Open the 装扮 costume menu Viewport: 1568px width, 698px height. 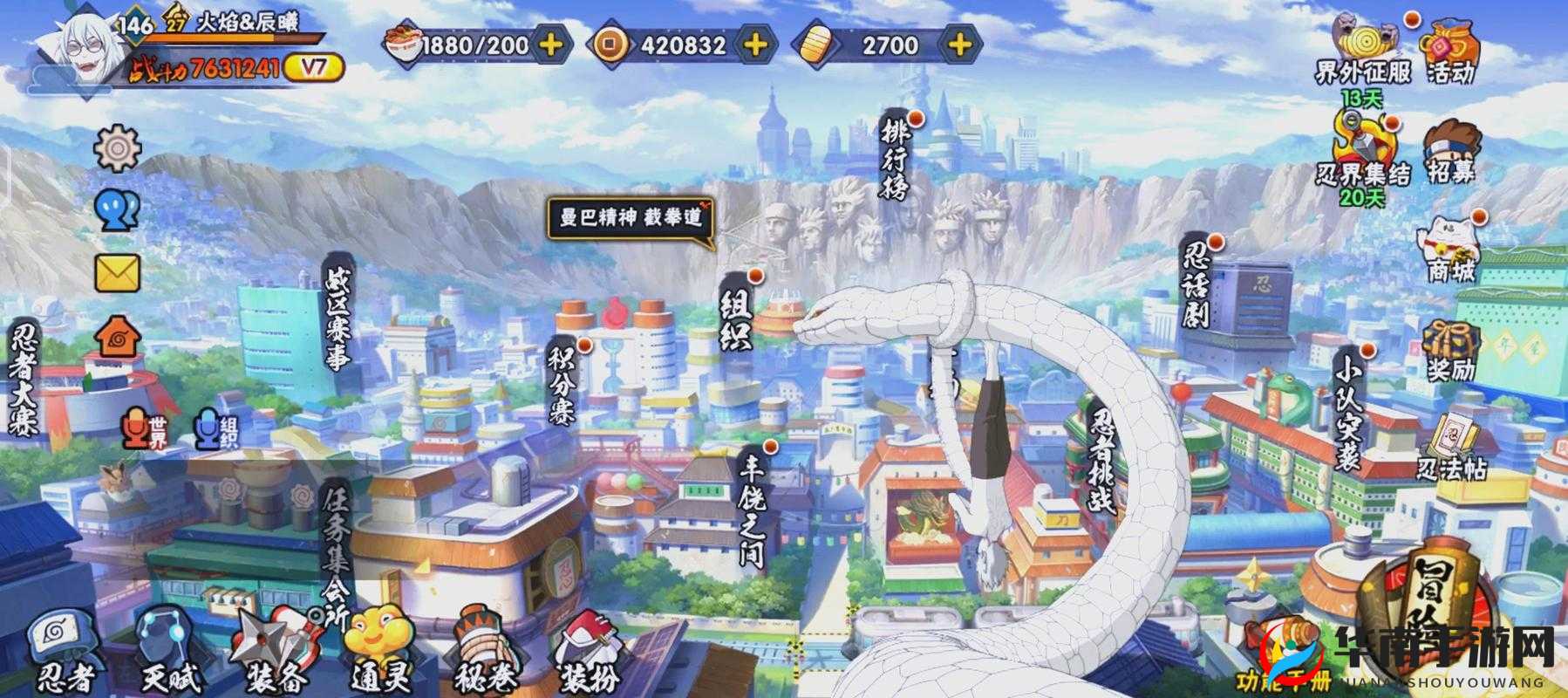pos(590,650)
